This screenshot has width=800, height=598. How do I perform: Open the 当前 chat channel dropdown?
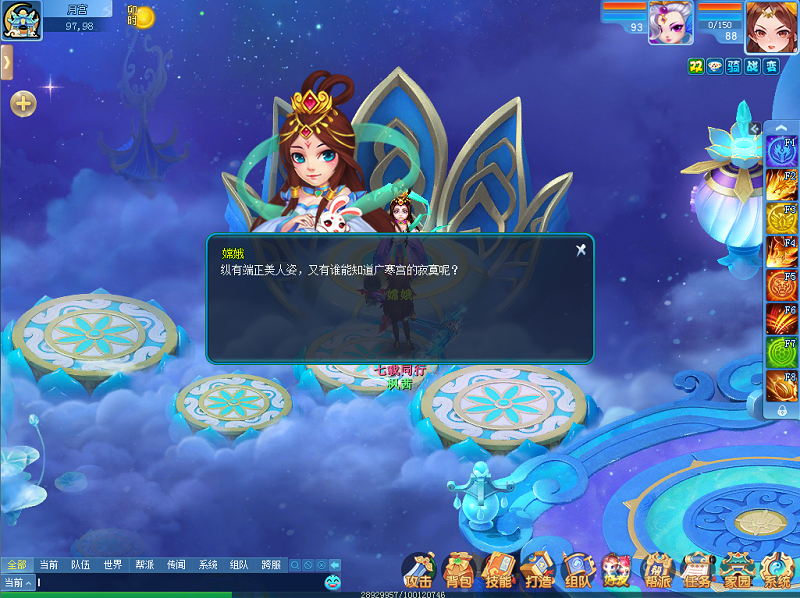coord(18,582)
